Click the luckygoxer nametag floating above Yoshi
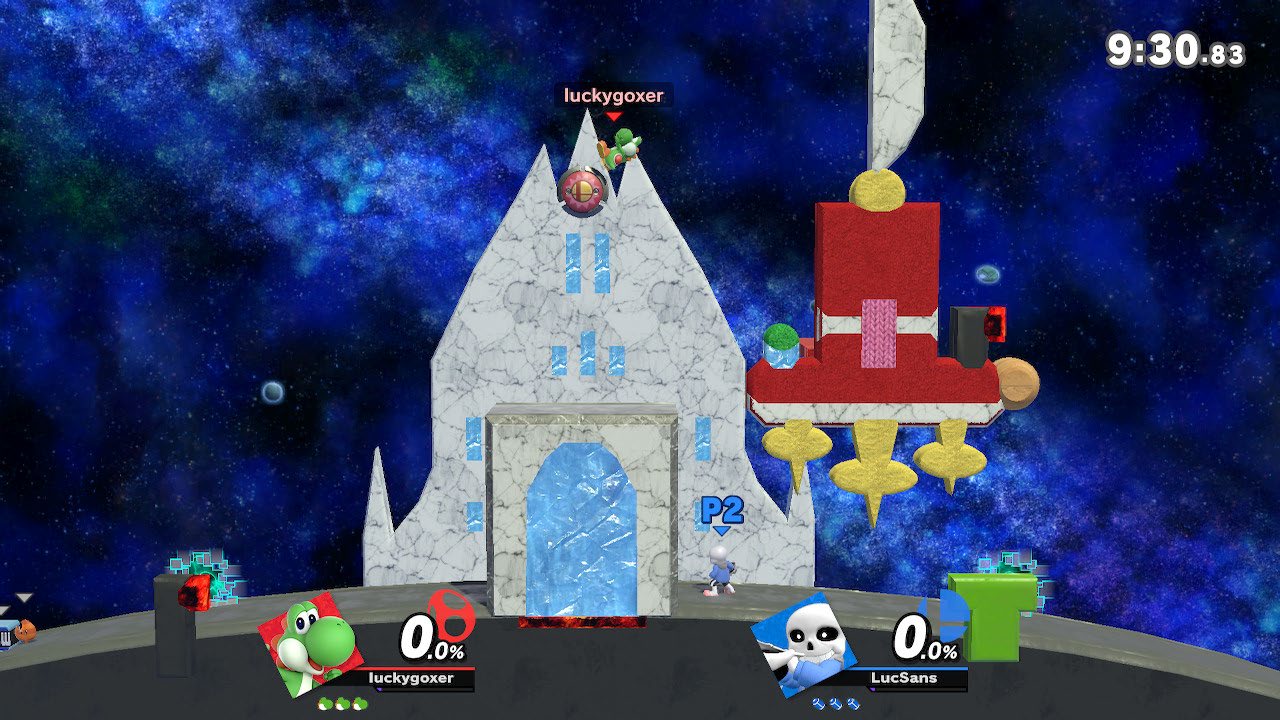The image size is (1280, 720). pos(612,97)
